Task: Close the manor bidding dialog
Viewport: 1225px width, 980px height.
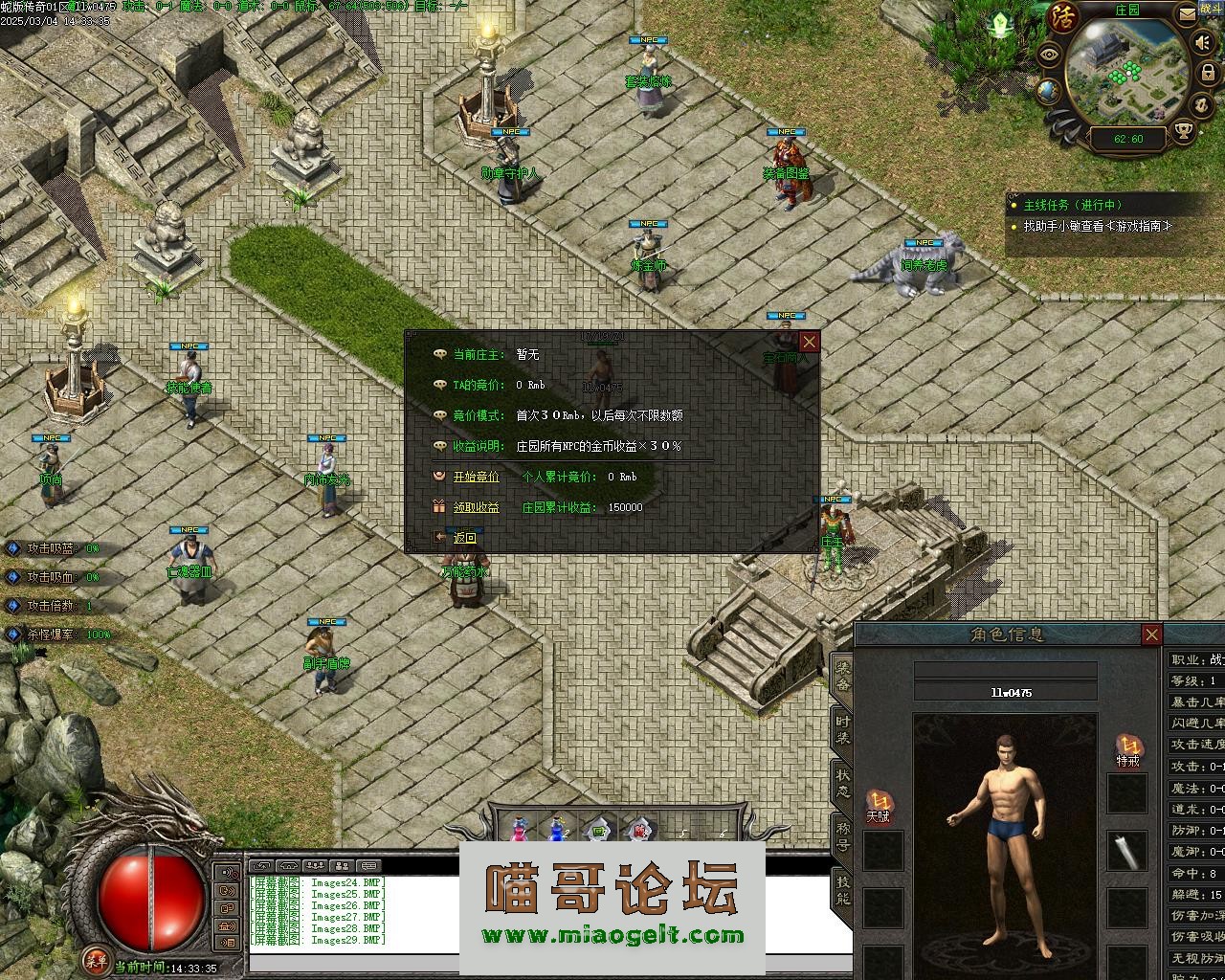Action: [x=810, y=342]
